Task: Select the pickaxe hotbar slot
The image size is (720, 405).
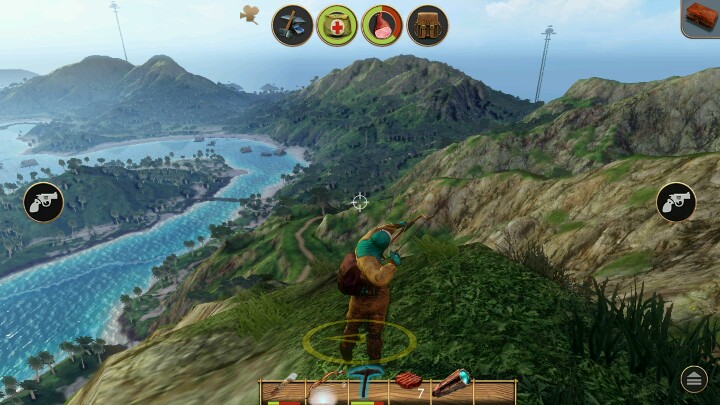Action: point(365,387)
